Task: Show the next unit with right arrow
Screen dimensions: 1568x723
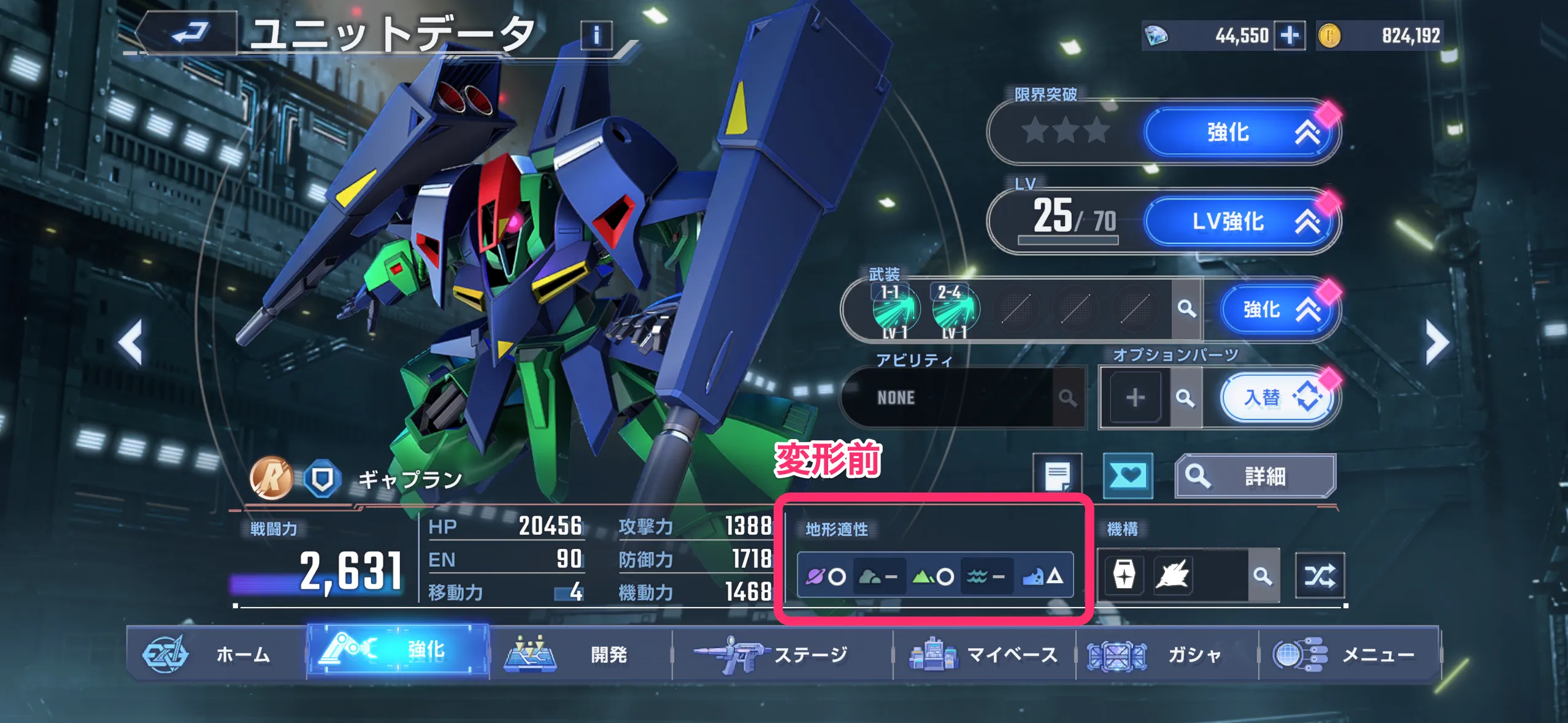Action: [1437, 342]
